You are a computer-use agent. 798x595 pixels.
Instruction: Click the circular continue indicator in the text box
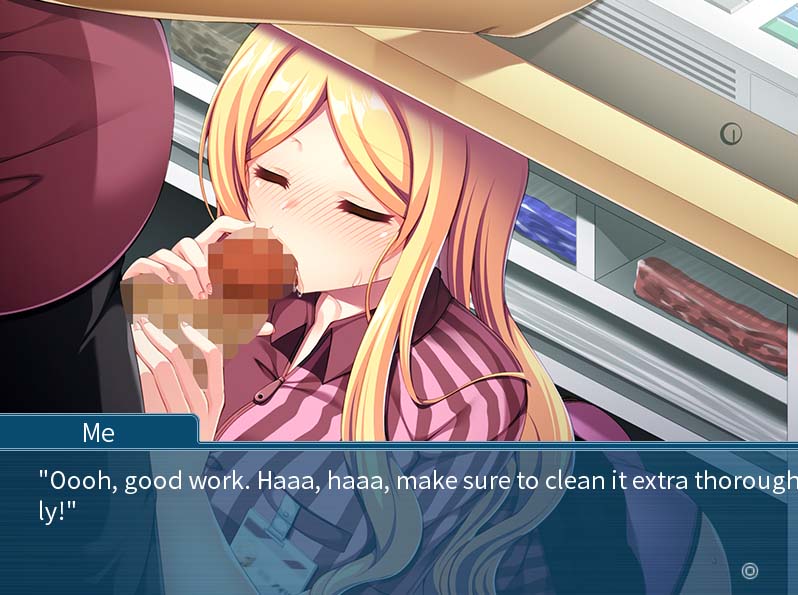(x=750, y=571)
